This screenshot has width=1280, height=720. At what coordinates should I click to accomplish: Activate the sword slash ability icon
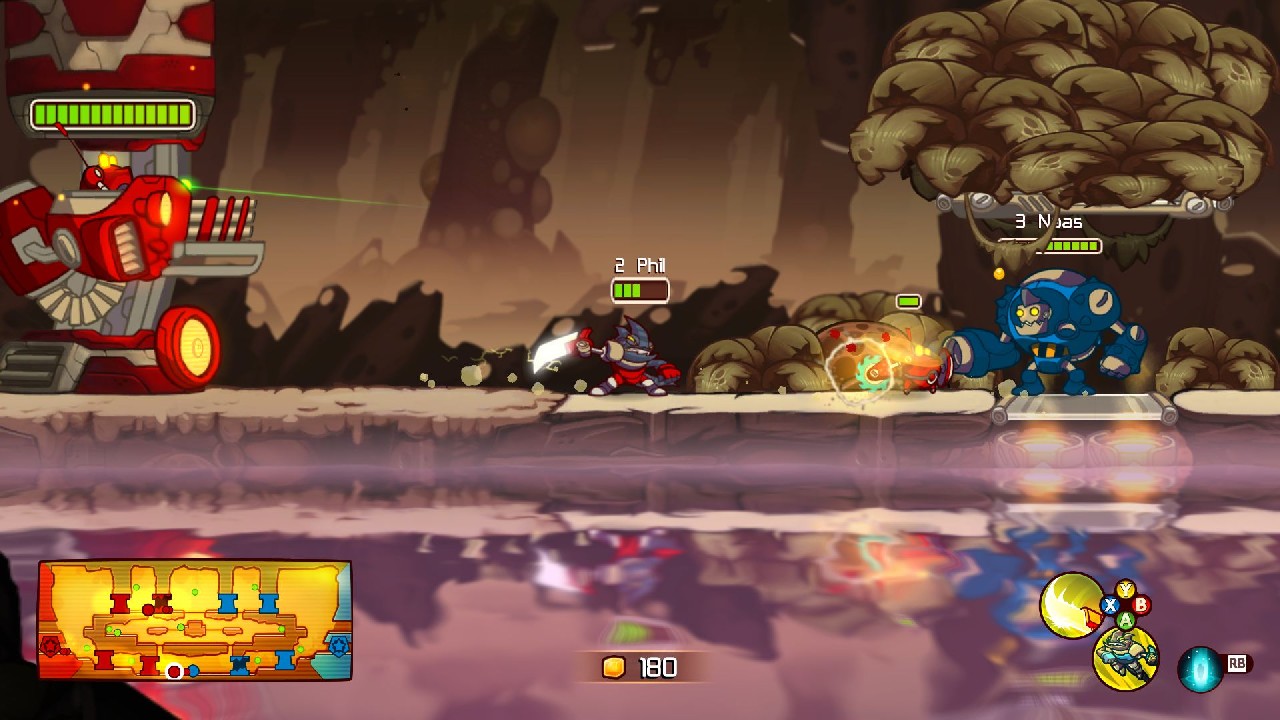pos(1069,604)
